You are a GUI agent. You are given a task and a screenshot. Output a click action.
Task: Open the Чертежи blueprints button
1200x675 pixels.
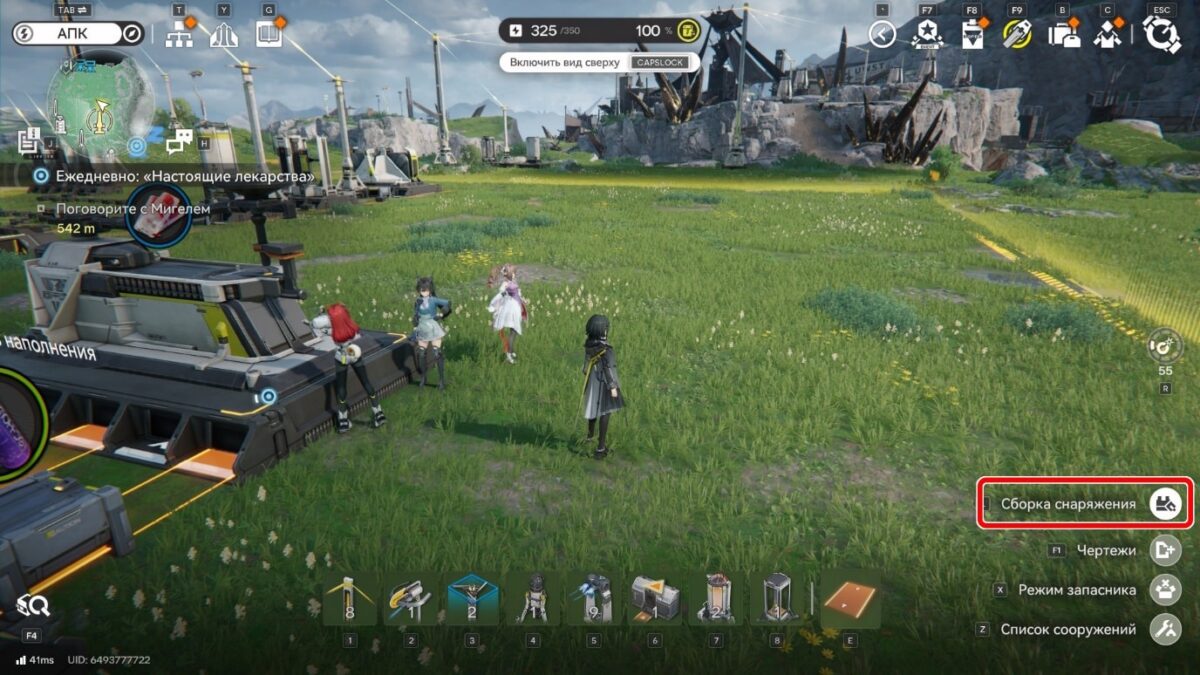(1165, 550)
